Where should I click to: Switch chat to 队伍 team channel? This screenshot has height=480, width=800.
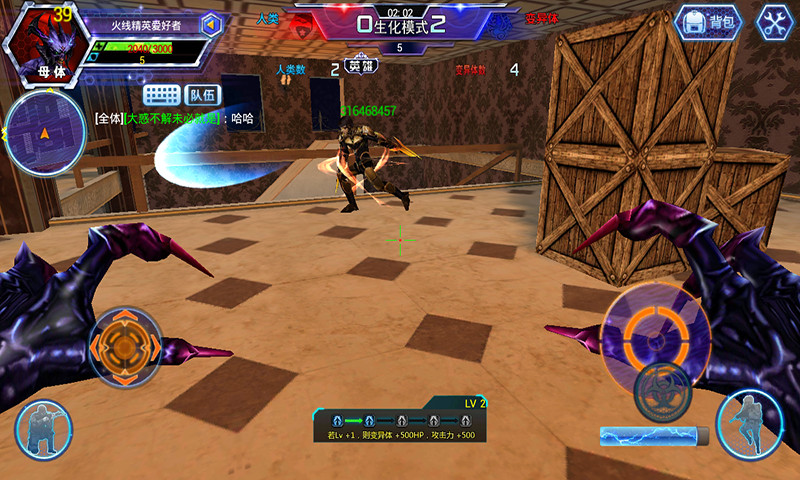202,96
